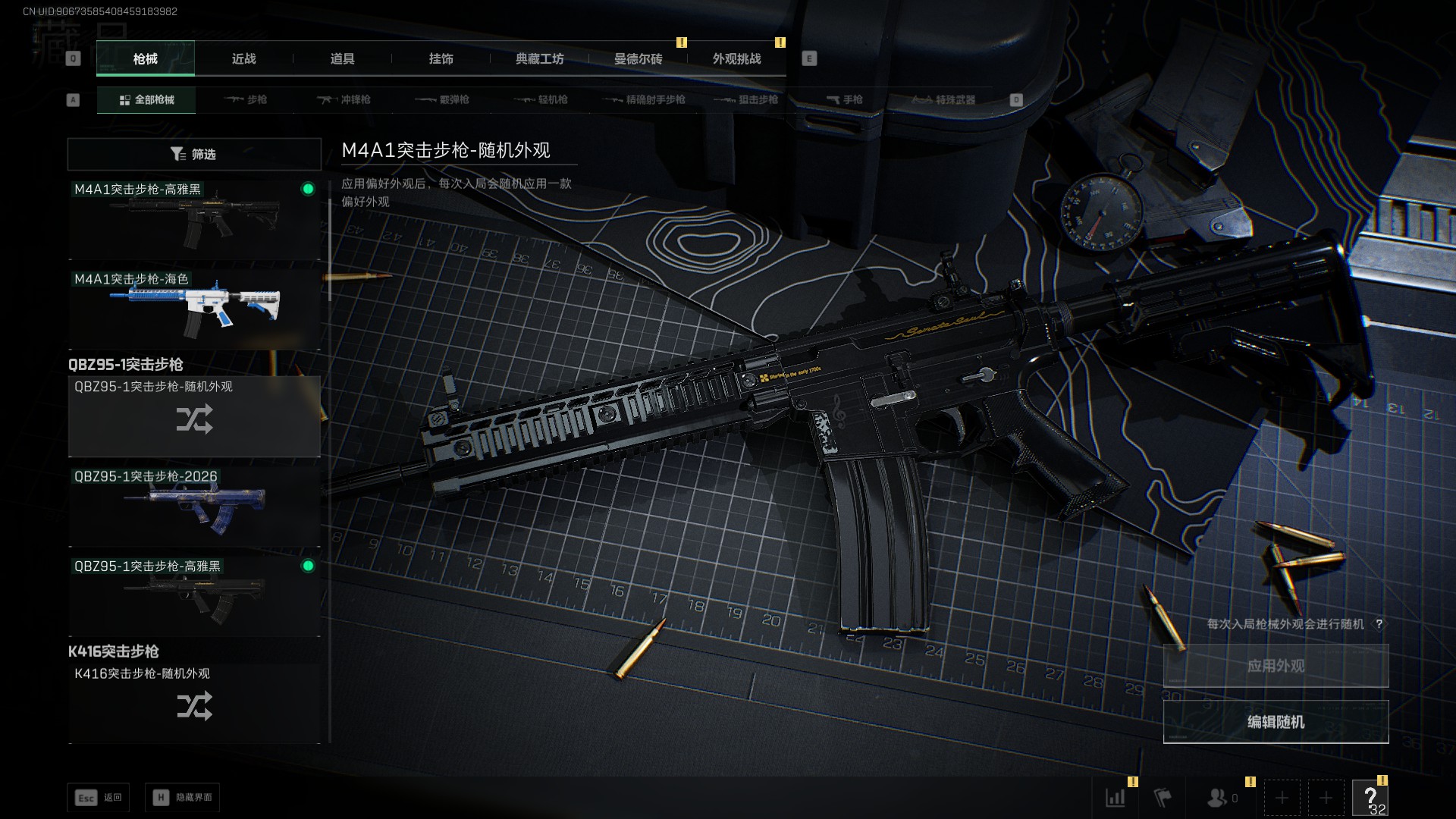Screen dimensions: 1456x819
Task: Open the bar chart stats icon
Action: [1116, 798]
